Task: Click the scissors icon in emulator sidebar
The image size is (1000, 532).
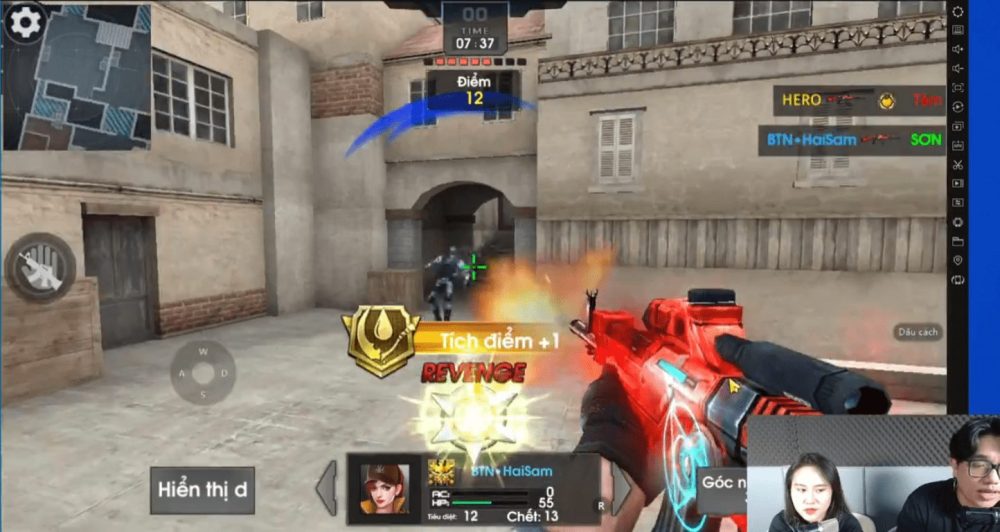Action: coord(957,165)
